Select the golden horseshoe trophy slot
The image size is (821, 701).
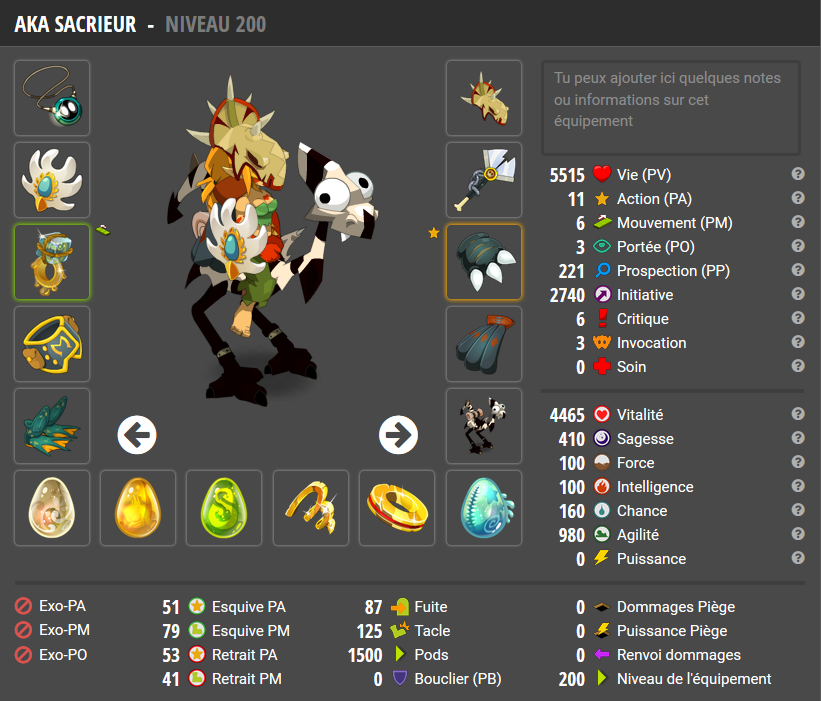tap(311, 508)
